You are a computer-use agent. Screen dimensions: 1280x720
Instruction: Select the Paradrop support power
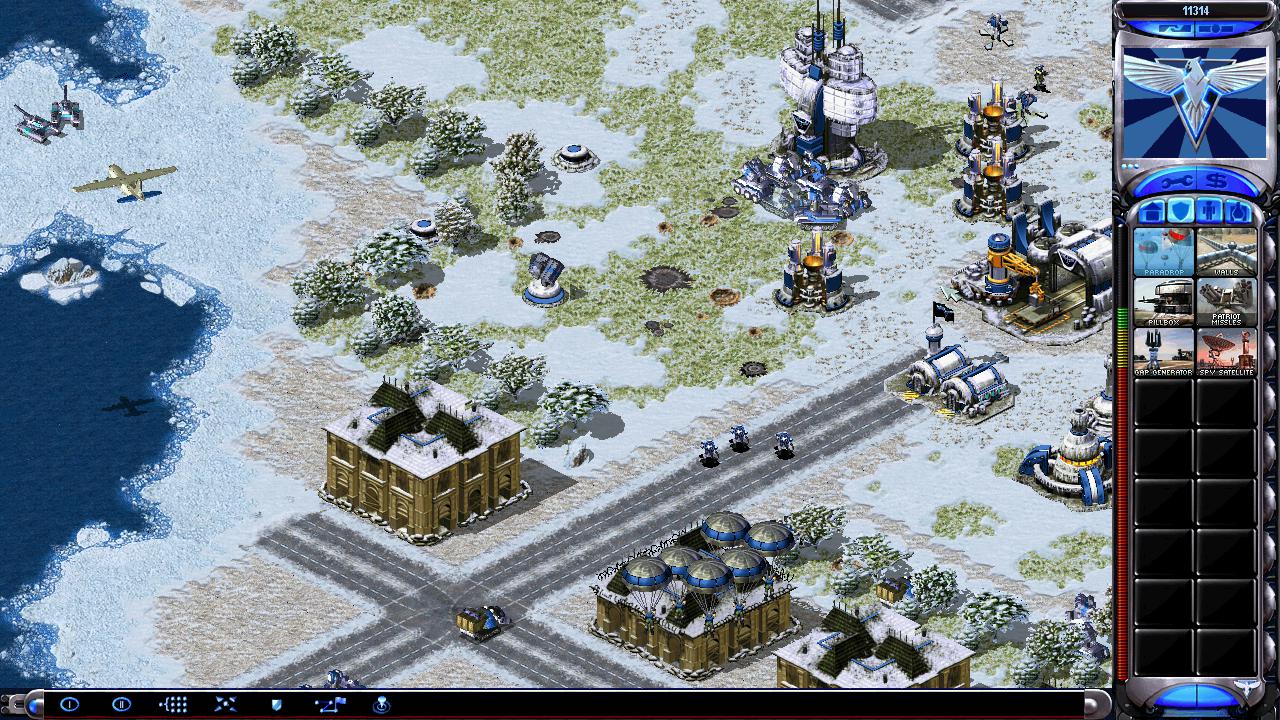coord(1164,251)
